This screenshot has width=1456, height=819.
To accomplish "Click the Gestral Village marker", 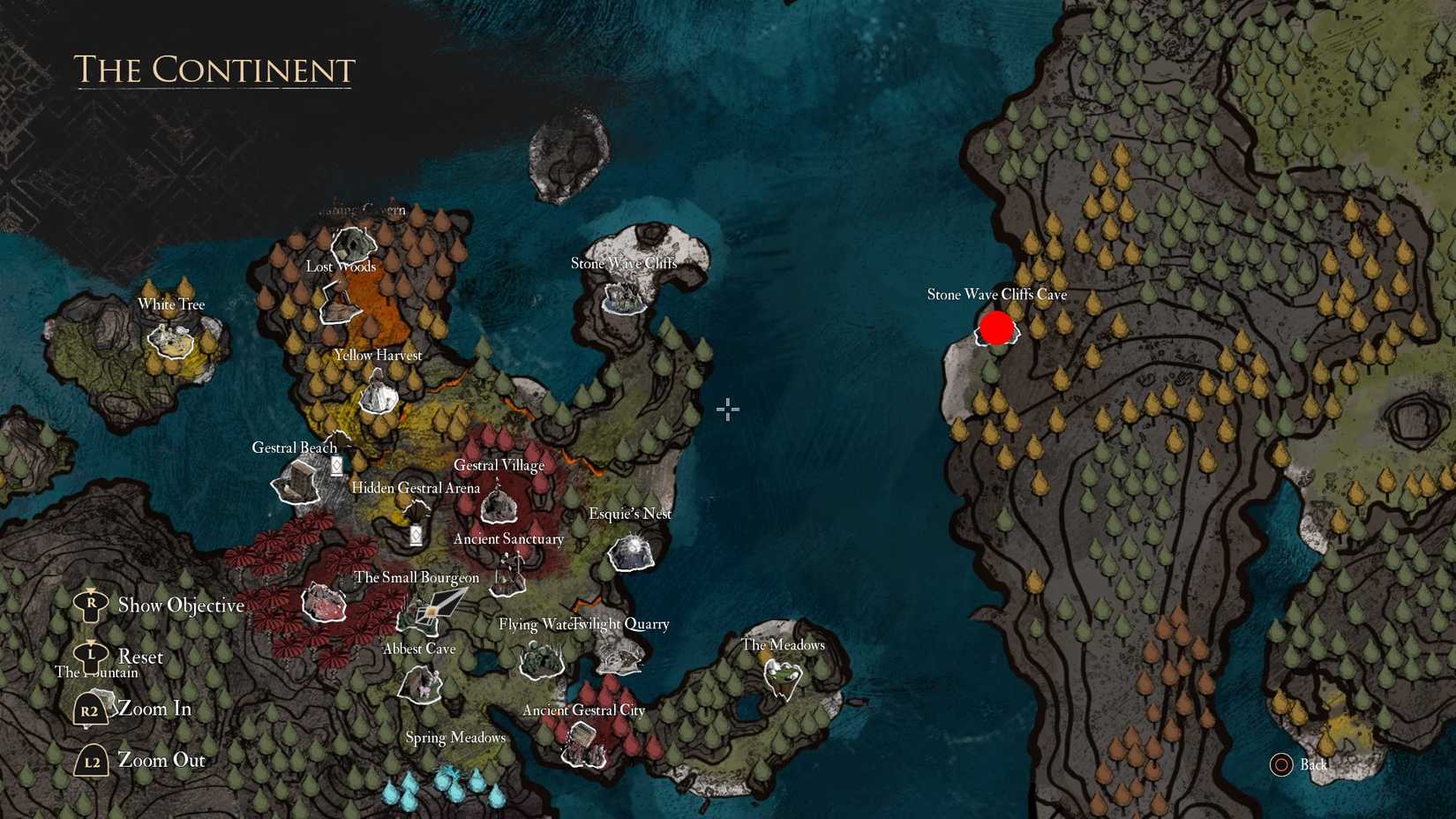I will click(501, 505).
